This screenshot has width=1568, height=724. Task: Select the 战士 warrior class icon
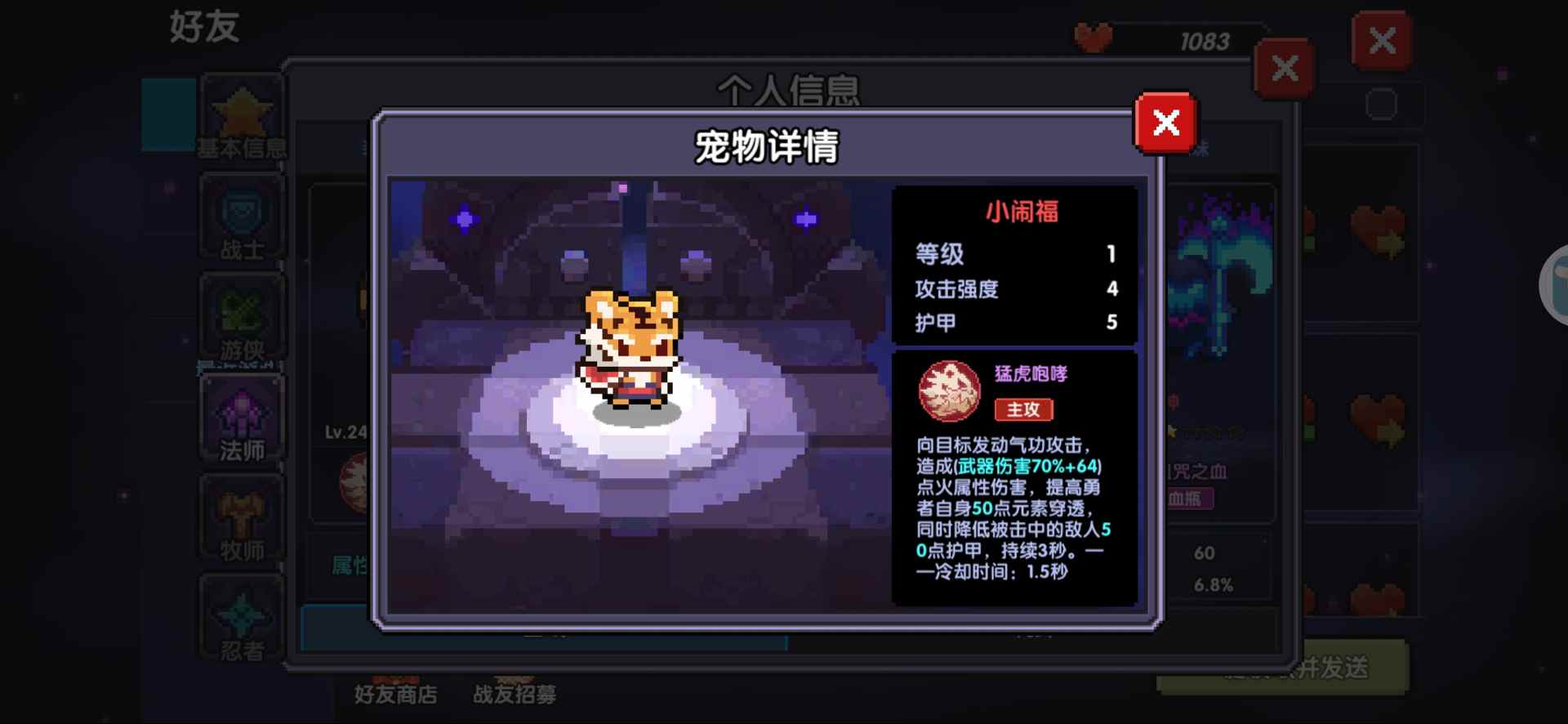pyautogui.click(x=241, y=215)
